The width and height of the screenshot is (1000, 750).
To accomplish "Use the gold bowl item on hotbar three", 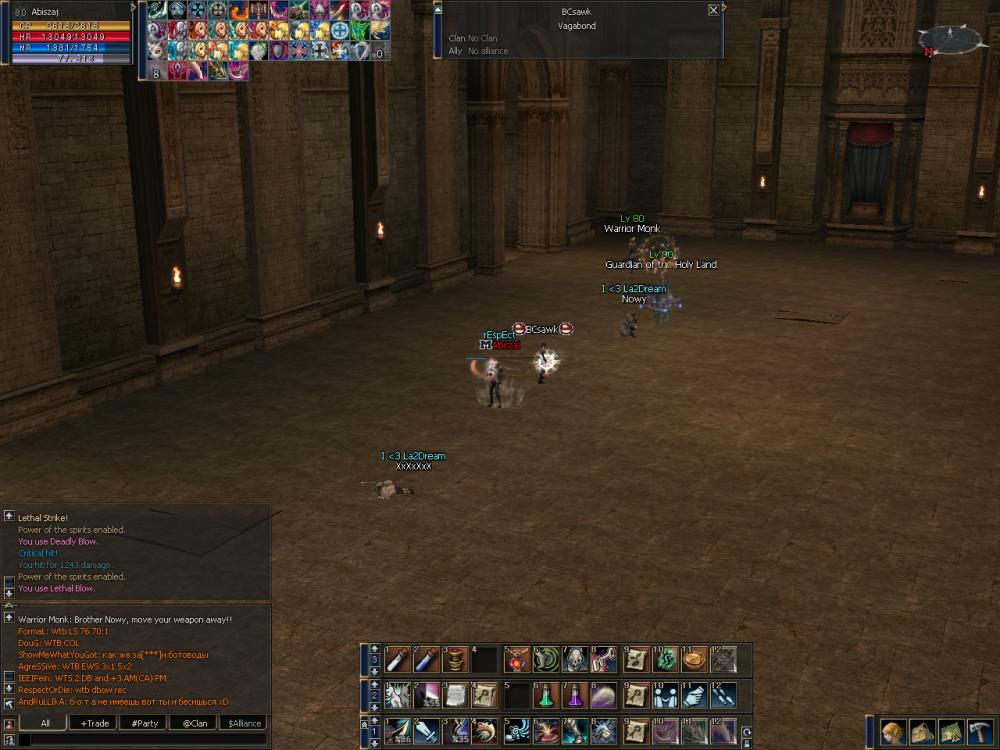I will [x=693, y=659].
